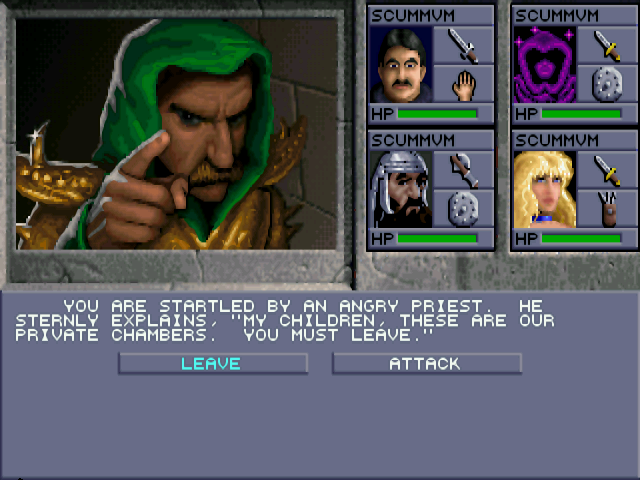640x480 pixels.
Task: Select the helmeted dwarf's portrait
Action: pos(400,189)
